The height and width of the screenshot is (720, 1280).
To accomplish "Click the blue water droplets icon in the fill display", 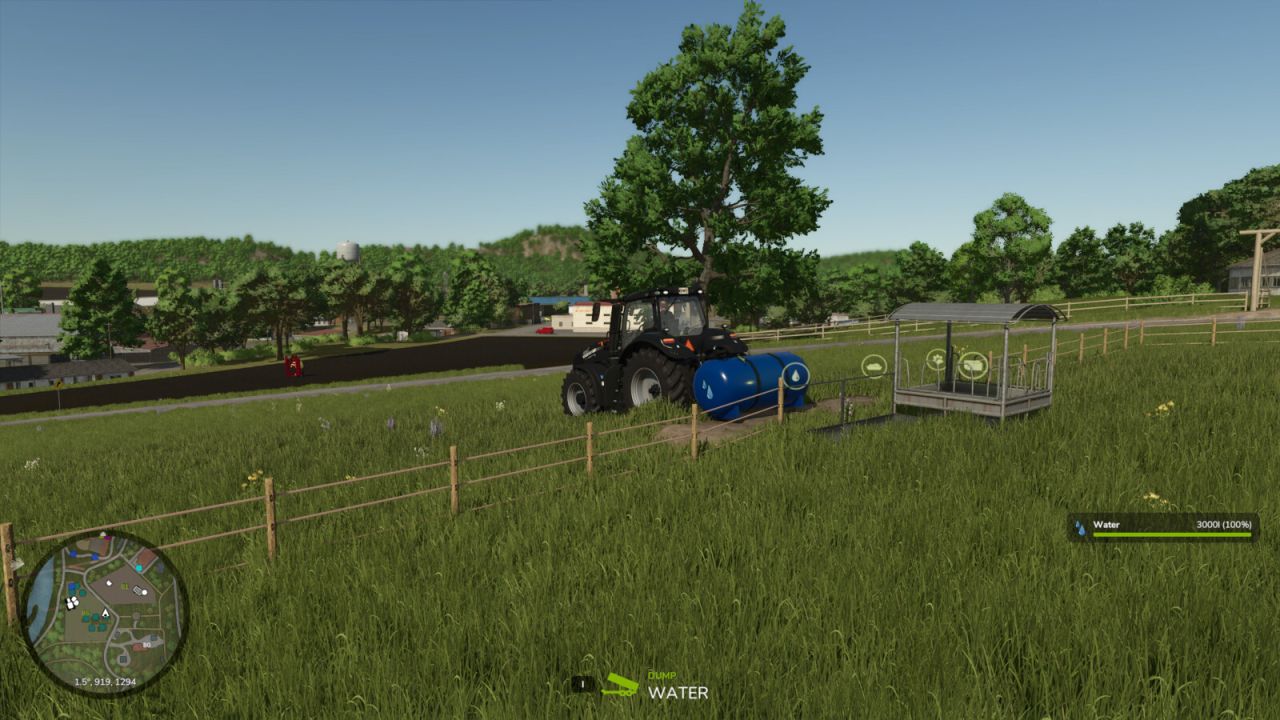I will pos(1081,527).
